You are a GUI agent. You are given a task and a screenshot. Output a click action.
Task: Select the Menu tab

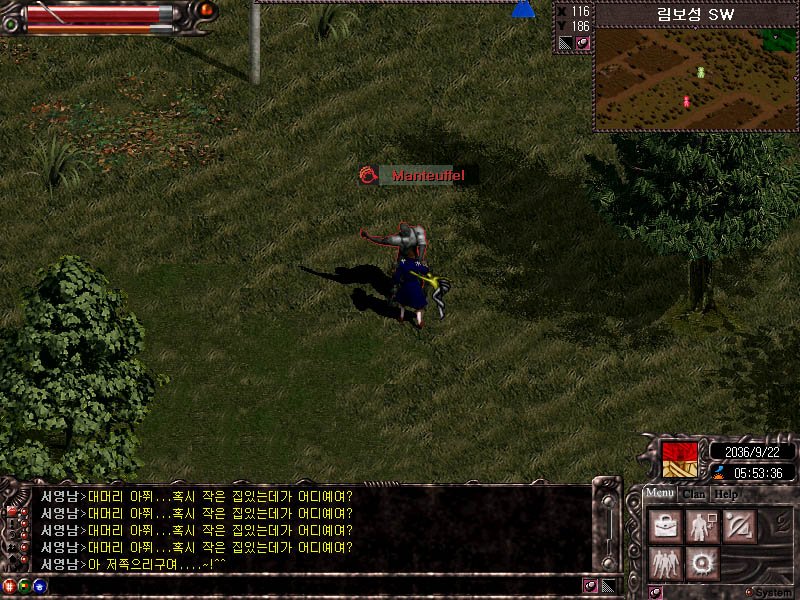pos(660,493)
